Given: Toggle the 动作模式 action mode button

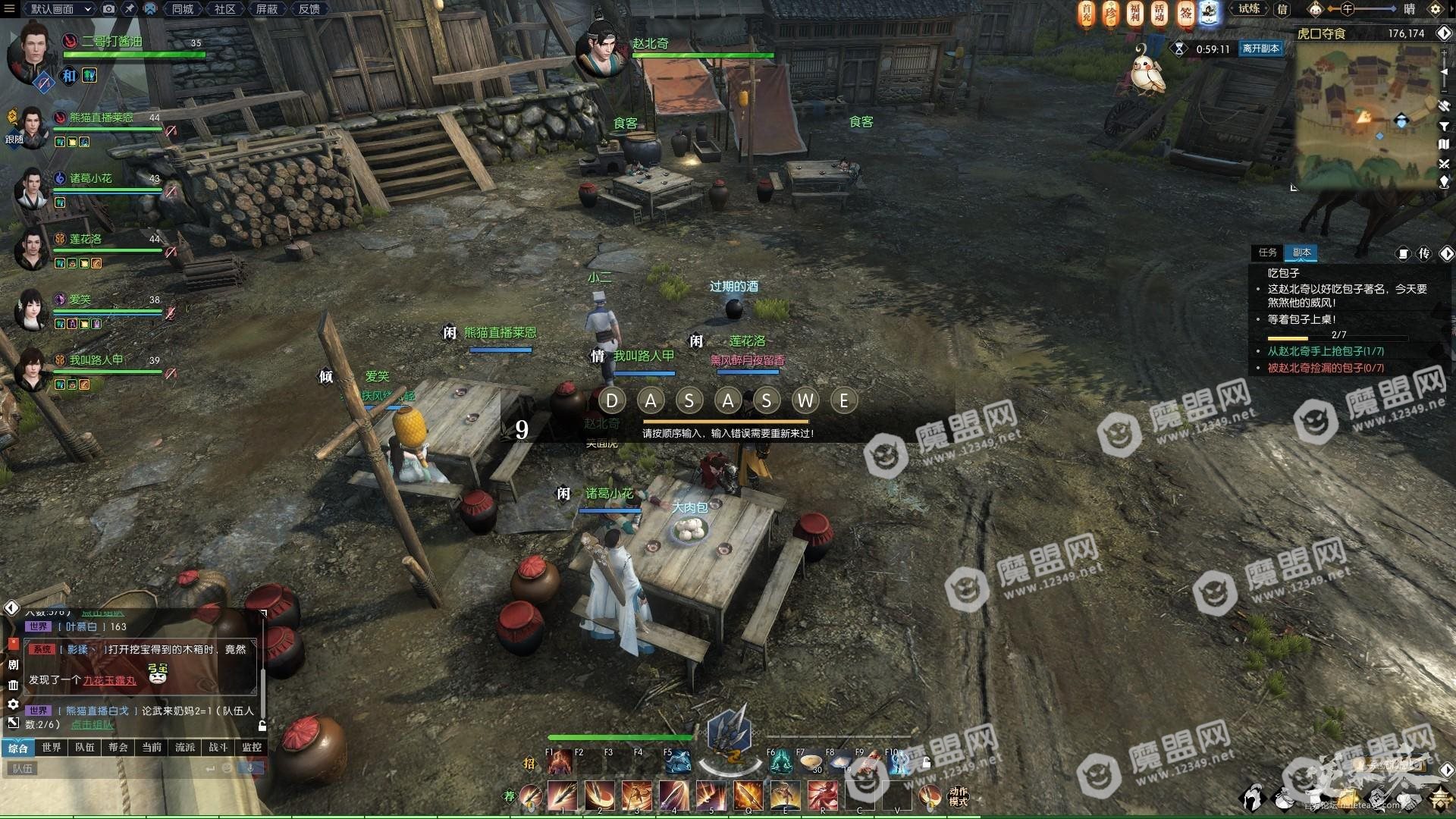Looking at the screenshot, I should (x=958, y=796).
